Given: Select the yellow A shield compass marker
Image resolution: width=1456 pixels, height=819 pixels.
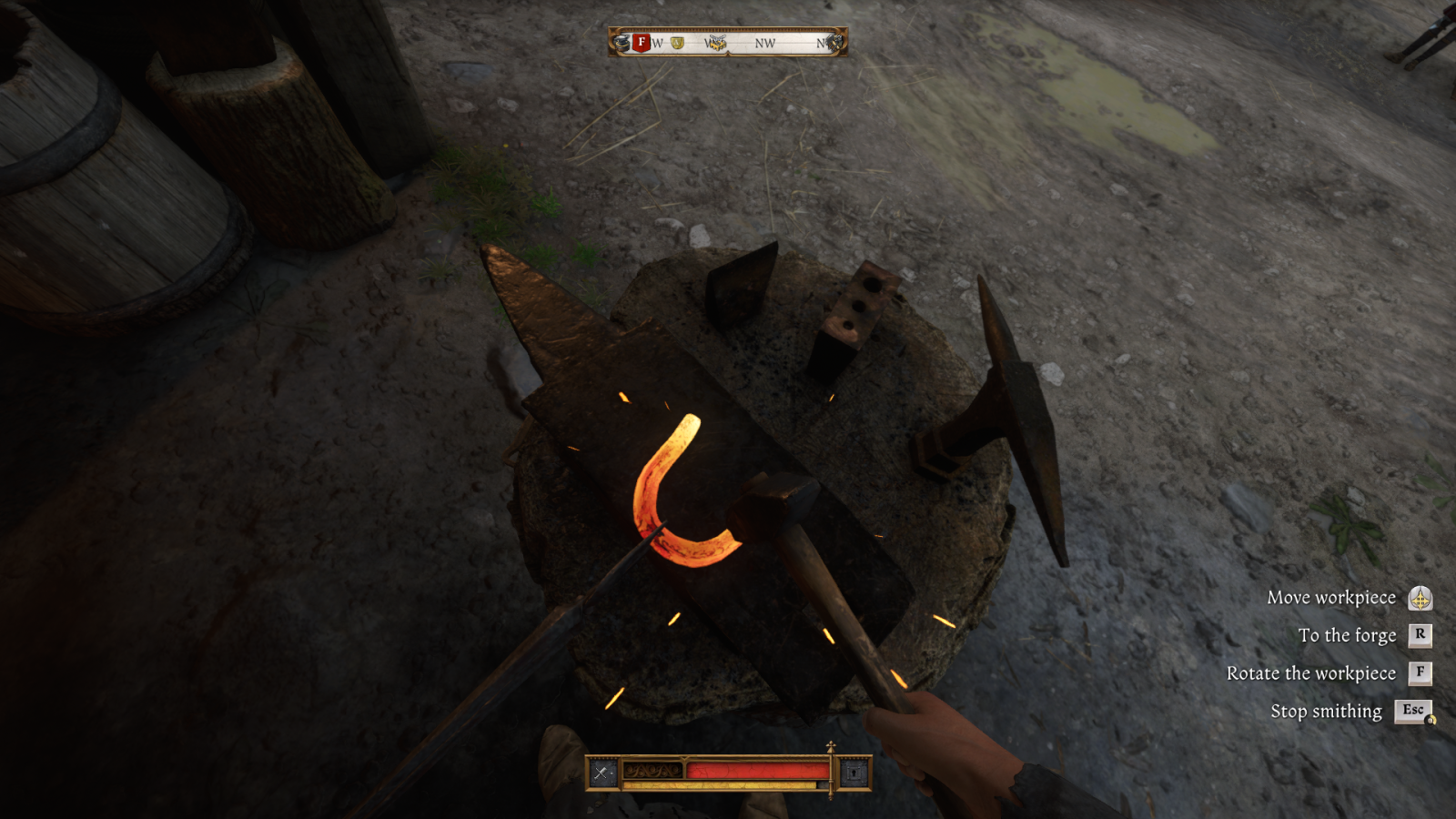Looking at the screenshot, I should (677, 43).
